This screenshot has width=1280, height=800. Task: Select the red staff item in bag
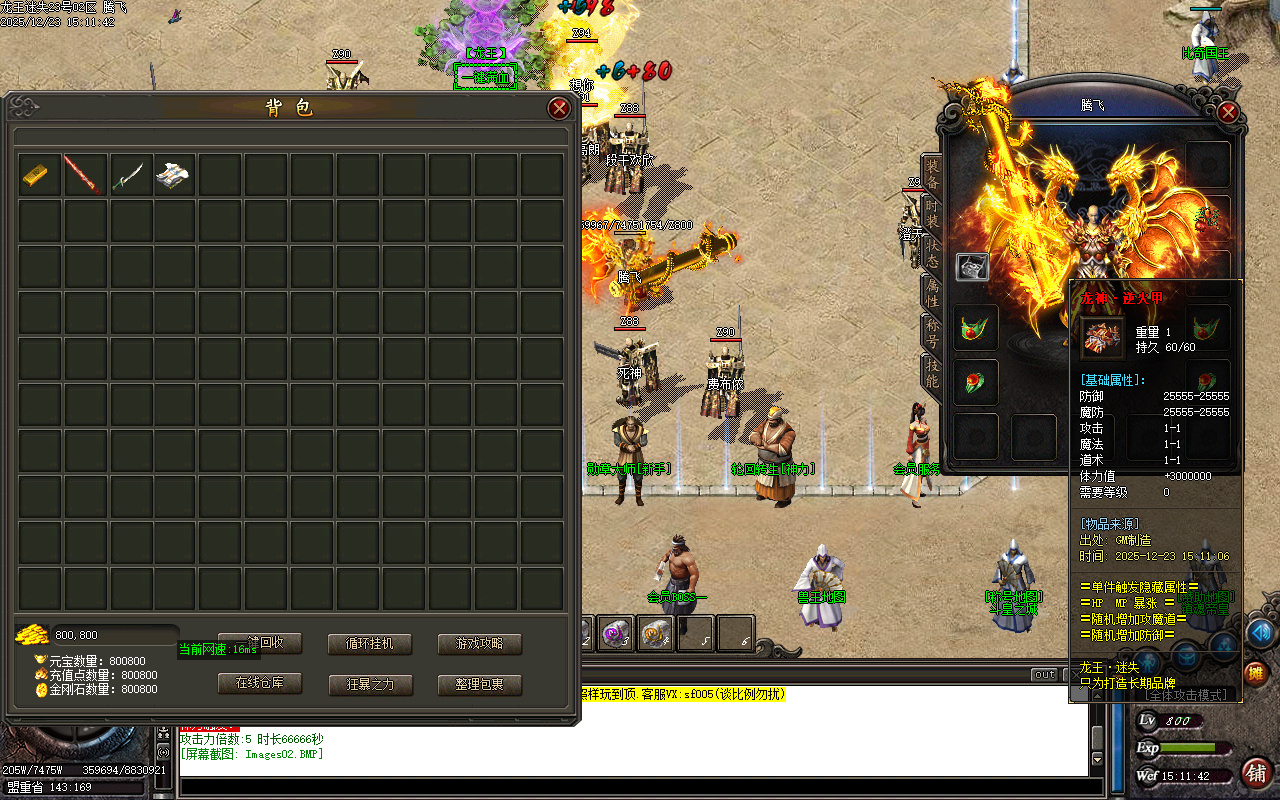coord(85,175)
